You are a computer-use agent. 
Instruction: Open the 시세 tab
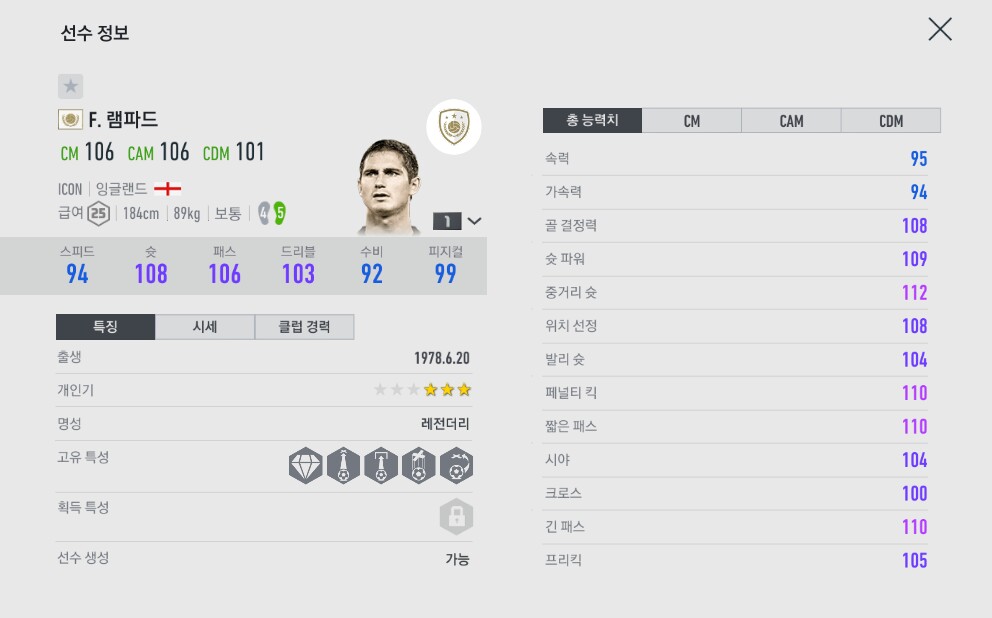204,327
